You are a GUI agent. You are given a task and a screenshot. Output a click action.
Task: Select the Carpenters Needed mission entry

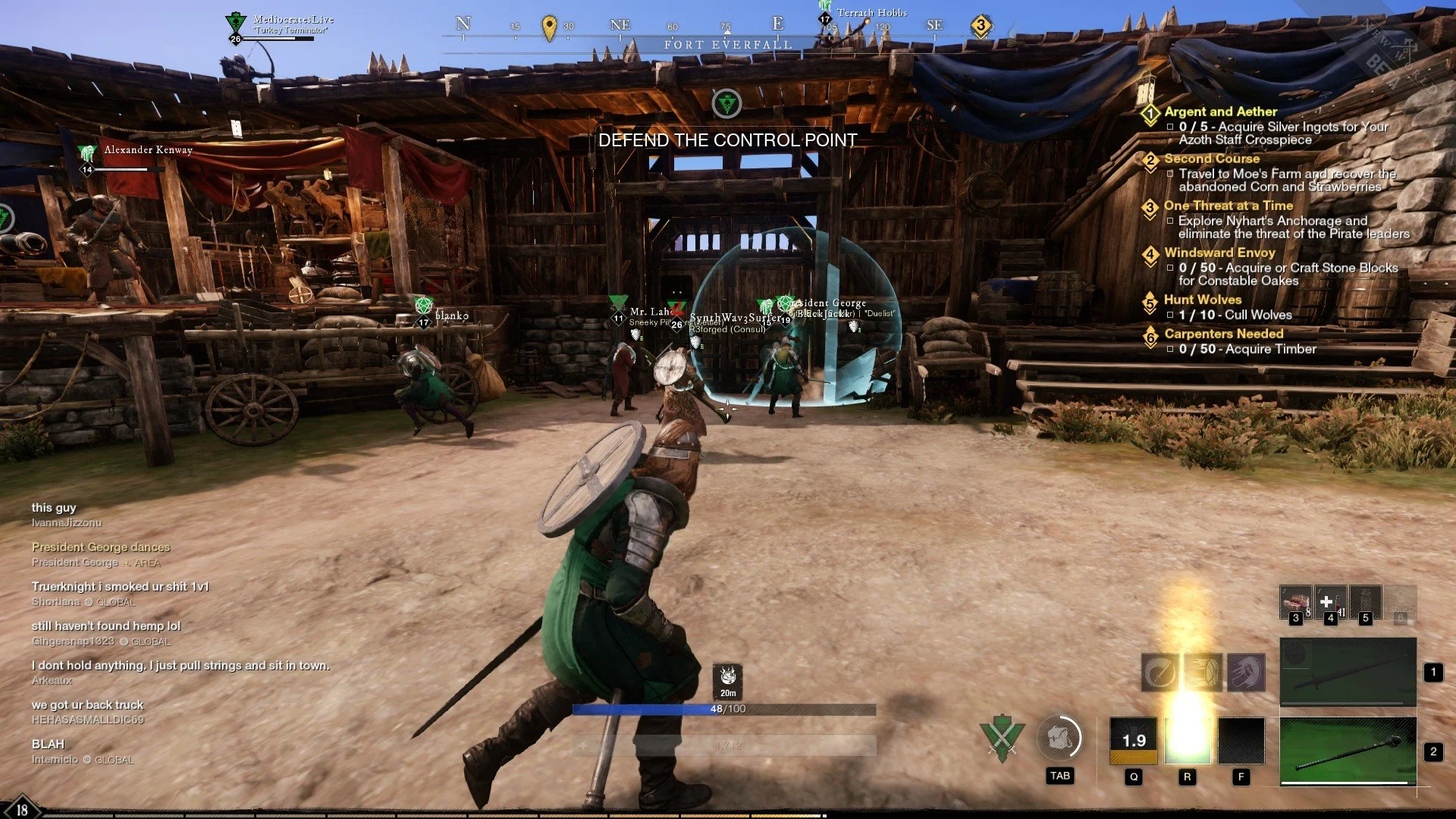tap(1223, 334)
